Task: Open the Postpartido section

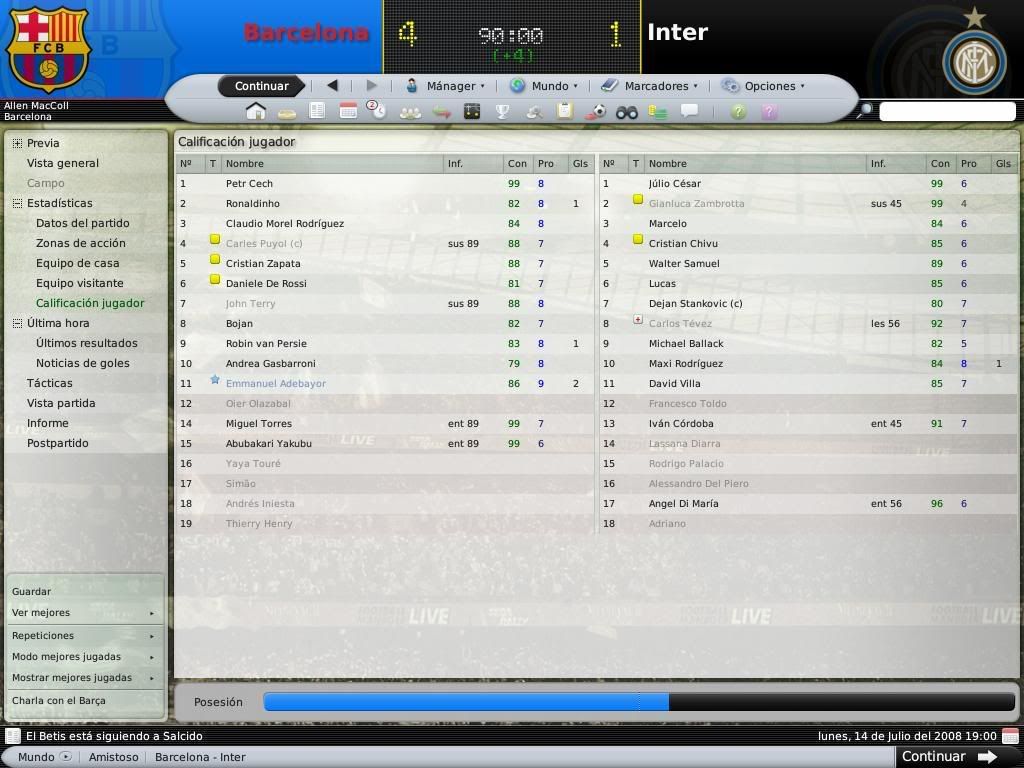Action: 58,443
